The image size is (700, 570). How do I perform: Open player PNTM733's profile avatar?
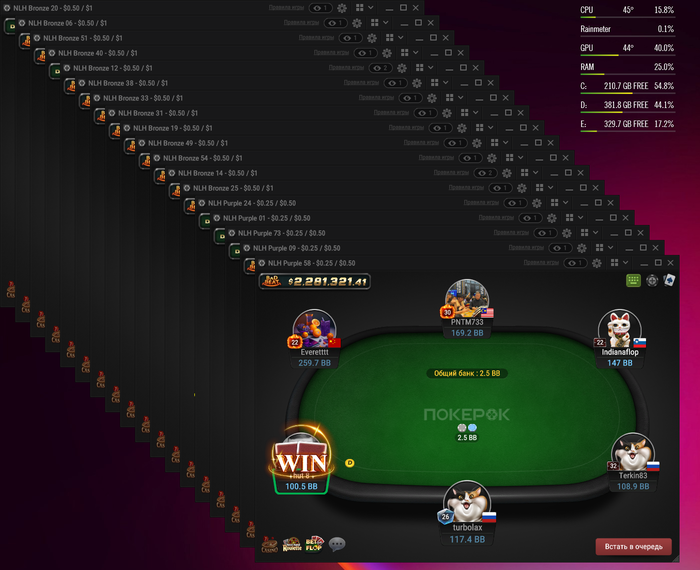(468, 300)
